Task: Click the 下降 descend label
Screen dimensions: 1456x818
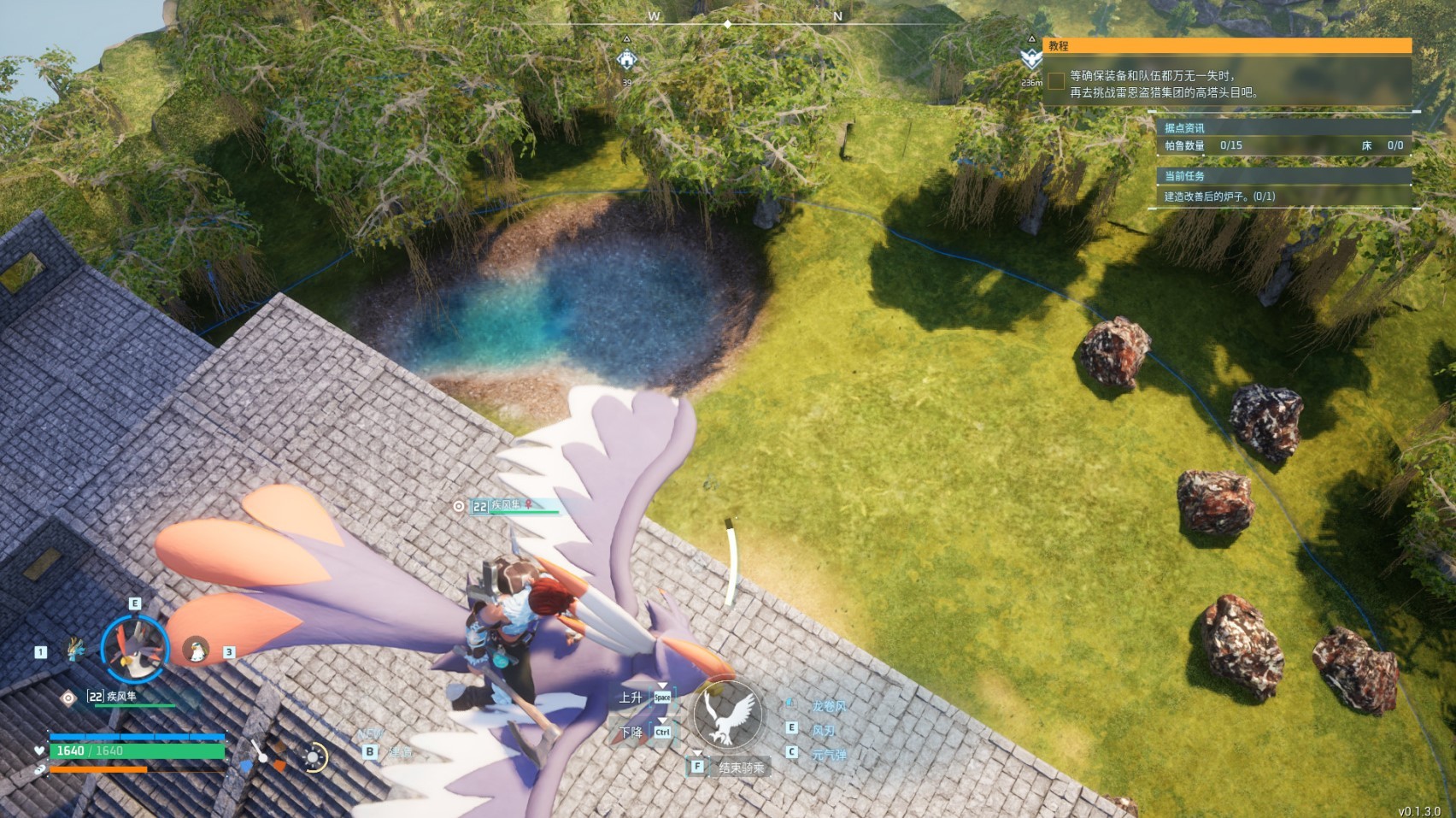Action: click(631, 733)
